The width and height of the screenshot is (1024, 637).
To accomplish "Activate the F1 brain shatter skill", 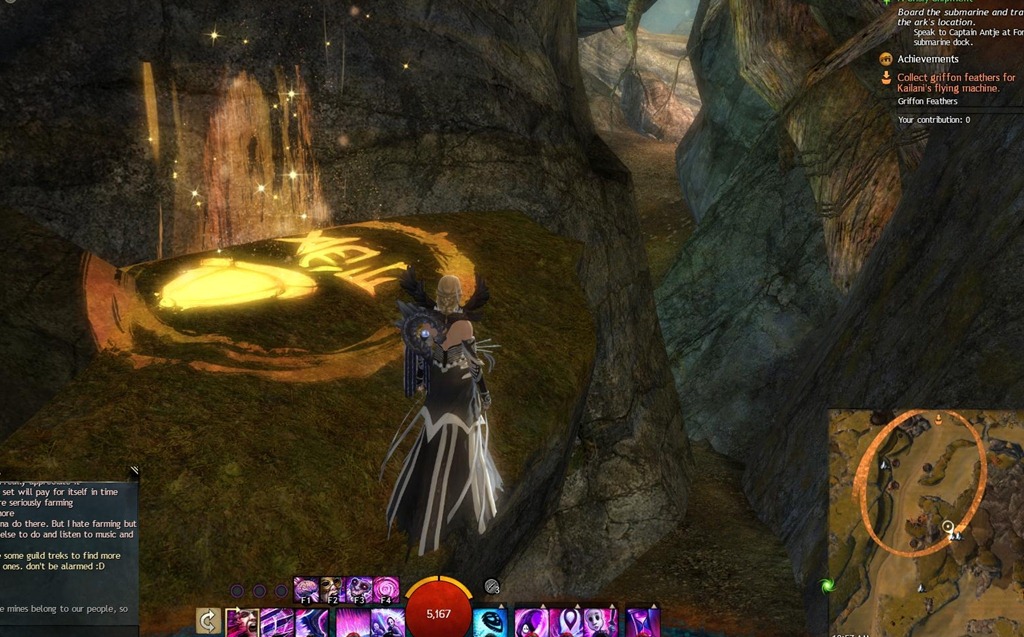I will point(306,589).
